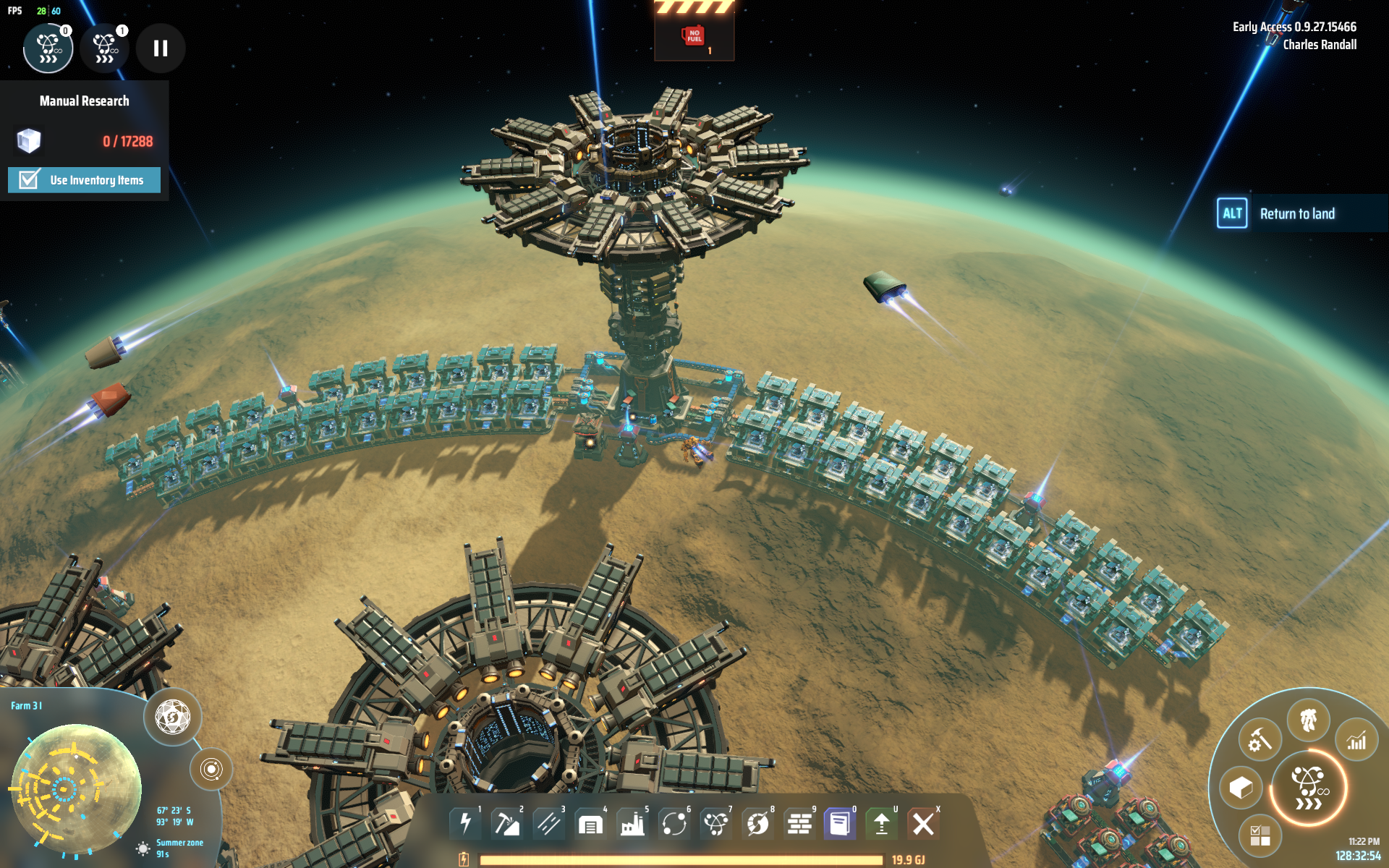The height and width of the screenshot is (868, 1389).
Task: Open the storage warehouse build category
Action: [x=590, y=824]
